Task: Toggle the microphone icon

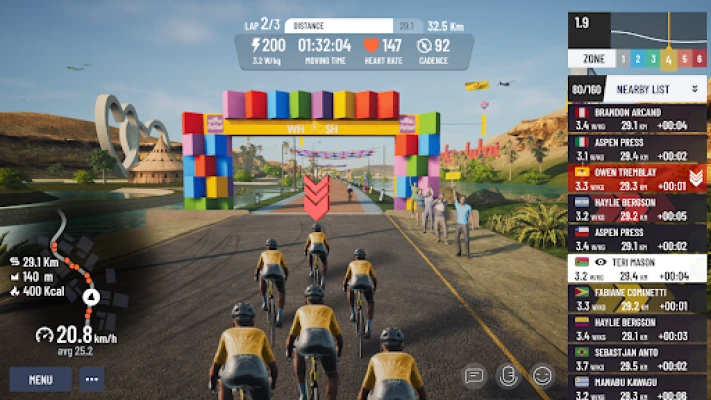Action: pyautogui.click(x=508, y=376)
